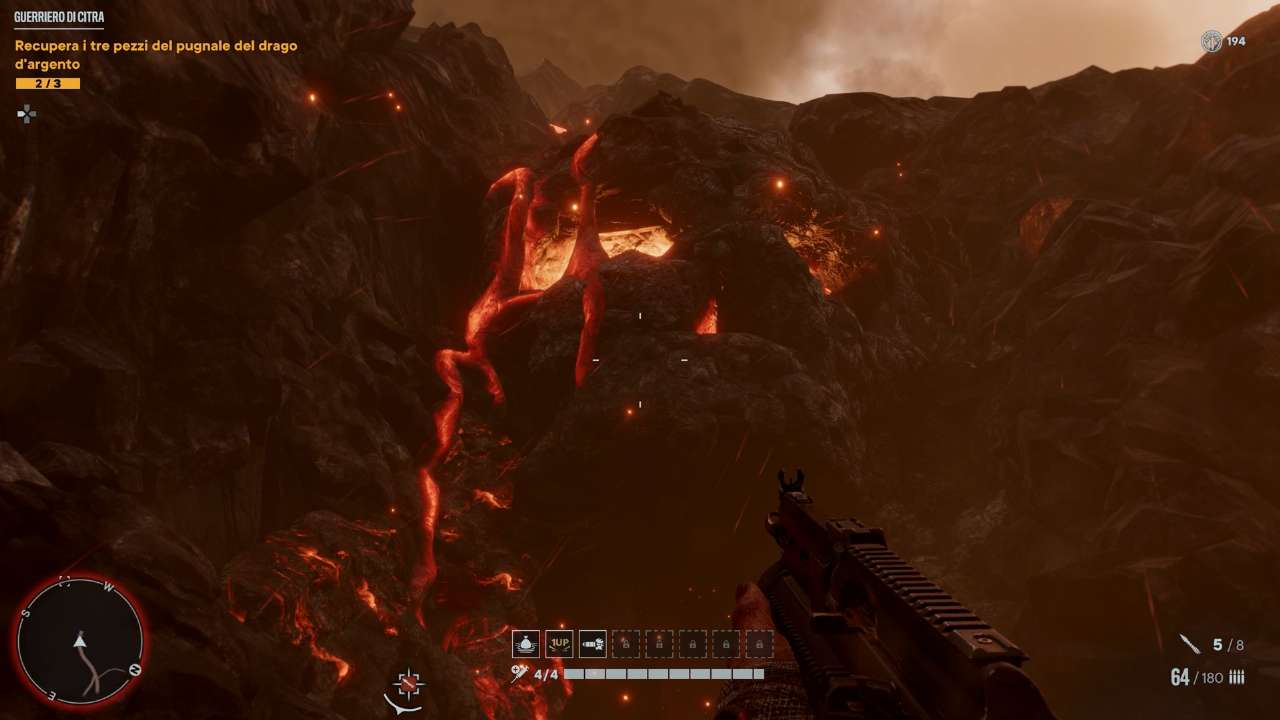Select the money bag perk icon
This screenshot has height=720, width=1280.
click(526, 644)
